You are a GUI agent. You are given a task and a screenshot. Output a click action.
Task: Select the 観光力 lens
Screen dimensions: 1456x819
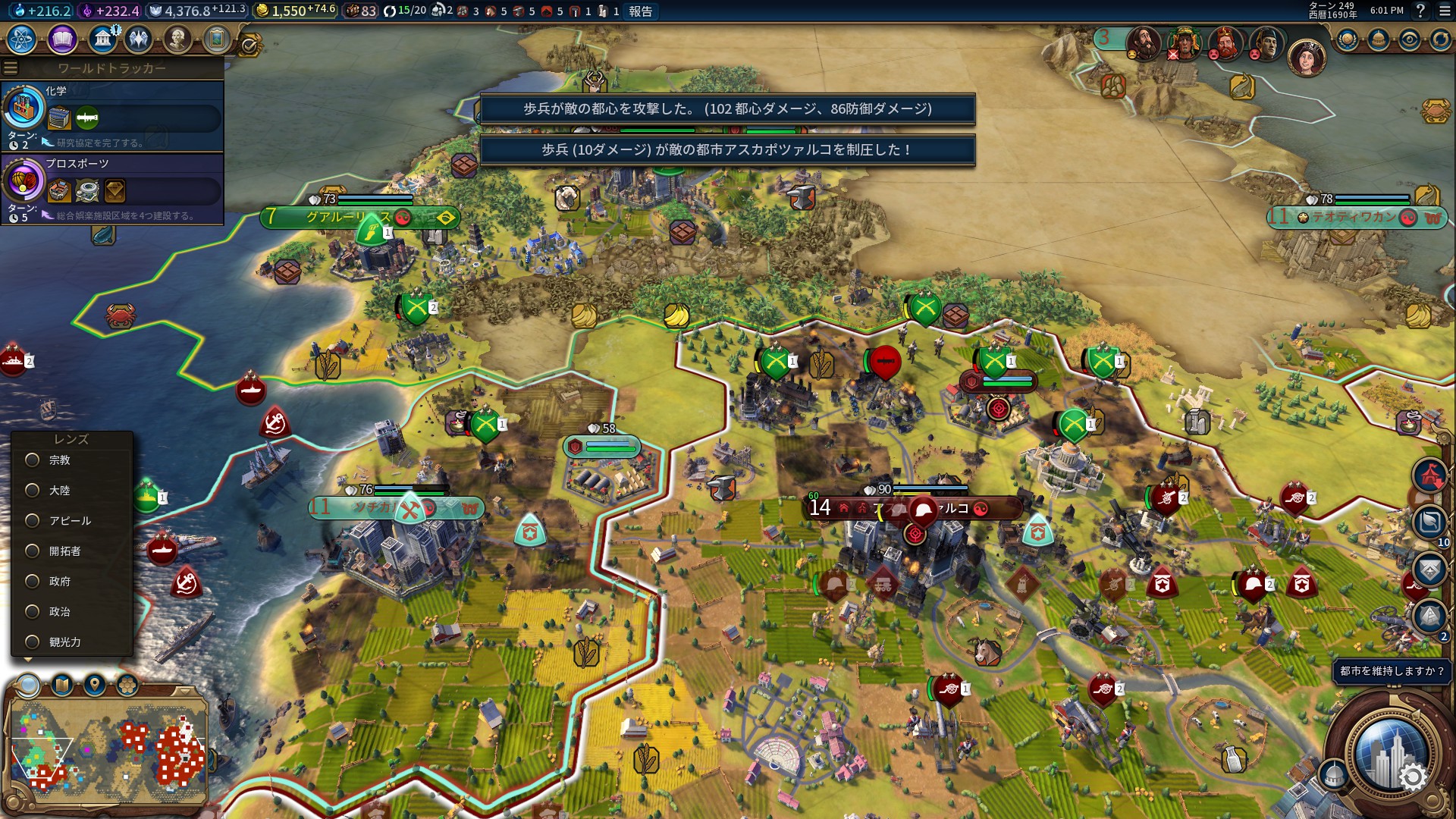(33, 642)
